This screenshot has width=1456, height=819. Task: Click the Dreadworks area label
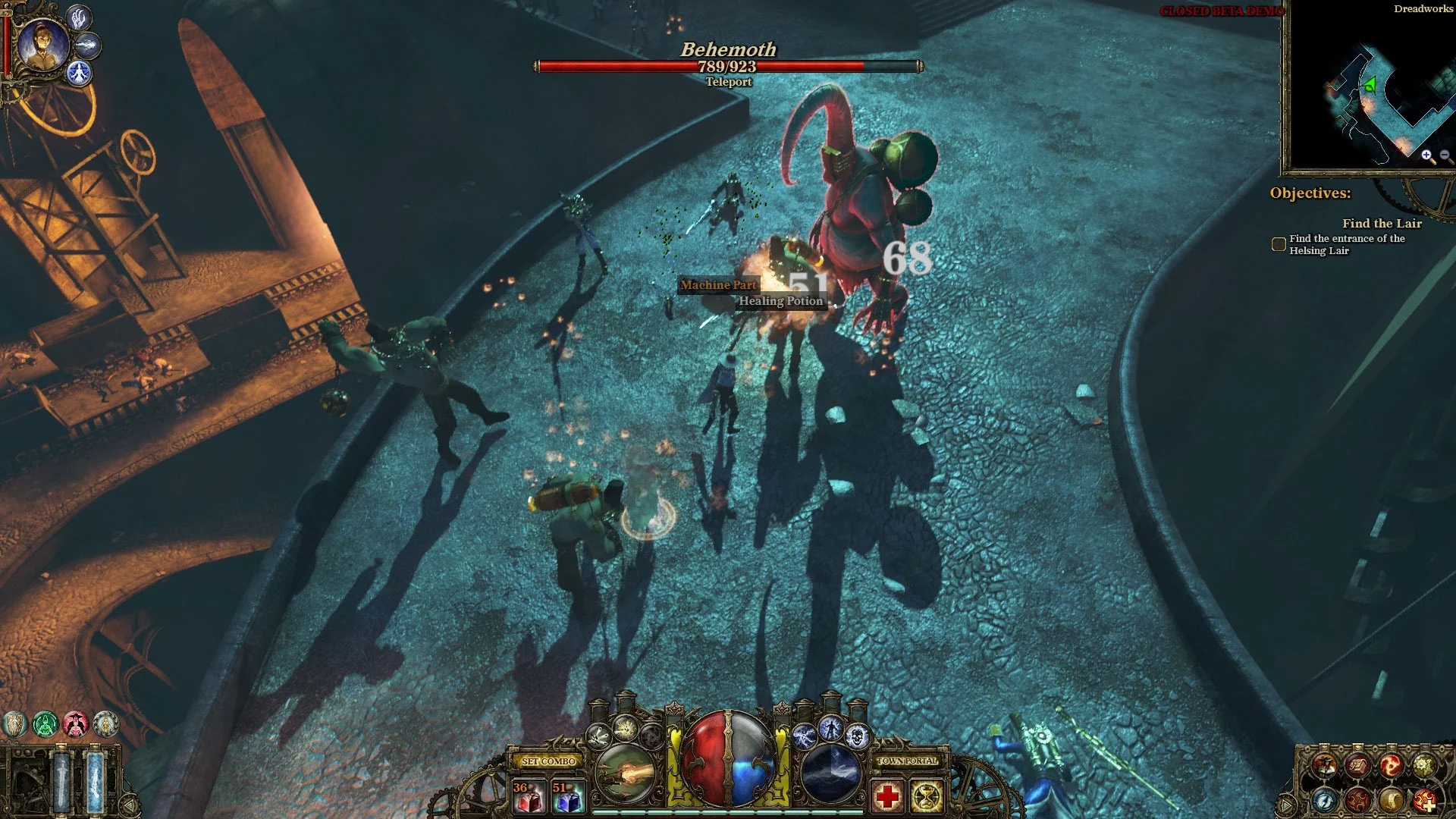[1423, 9]
